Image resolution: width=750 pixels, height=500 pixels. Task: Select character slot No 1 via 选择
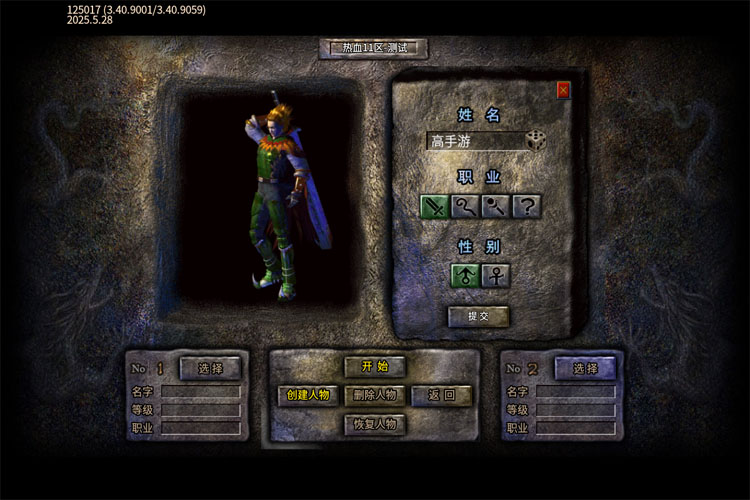click(210, 368)
